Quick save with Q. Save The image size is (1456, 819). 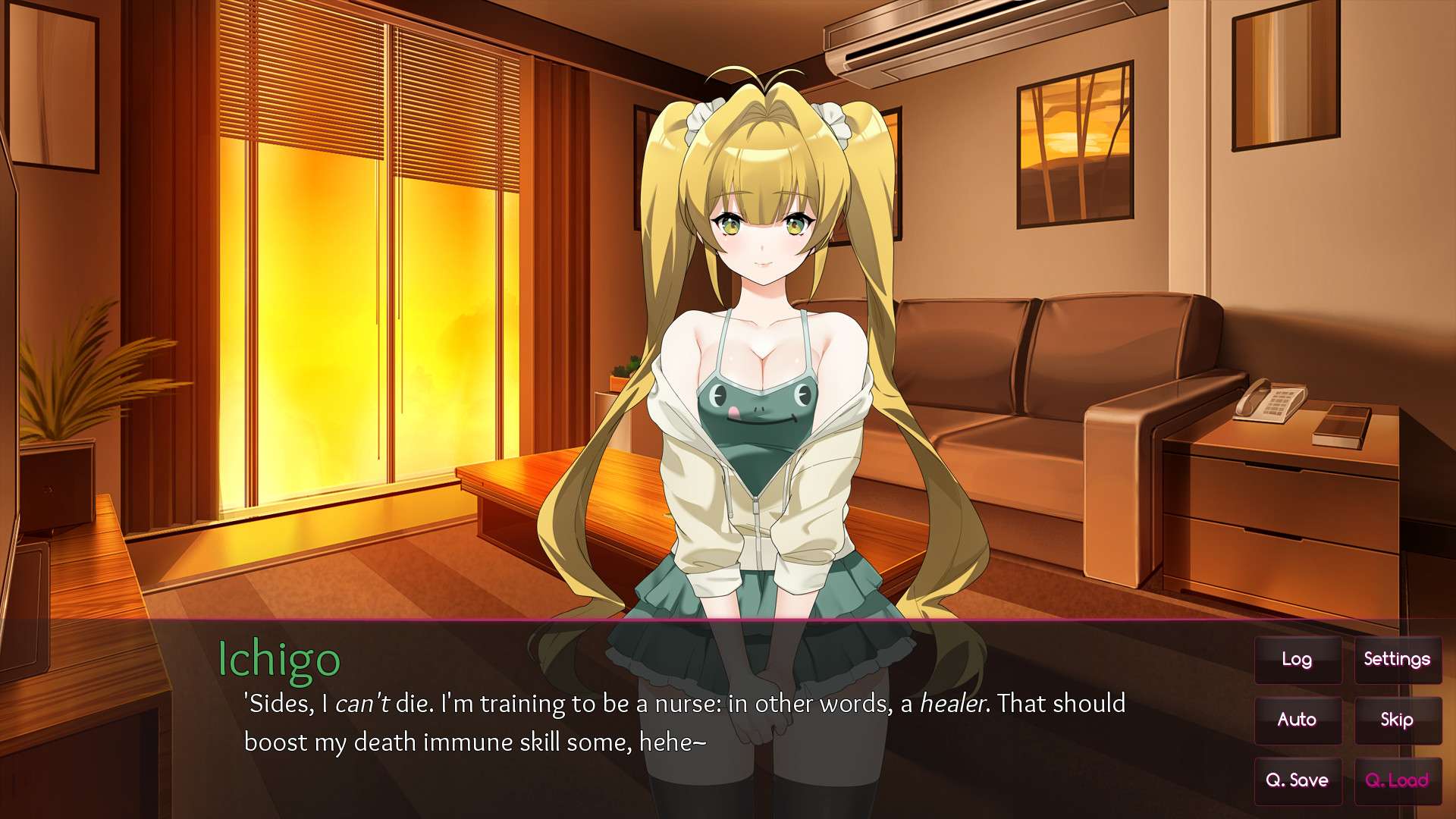point(1297,780)
